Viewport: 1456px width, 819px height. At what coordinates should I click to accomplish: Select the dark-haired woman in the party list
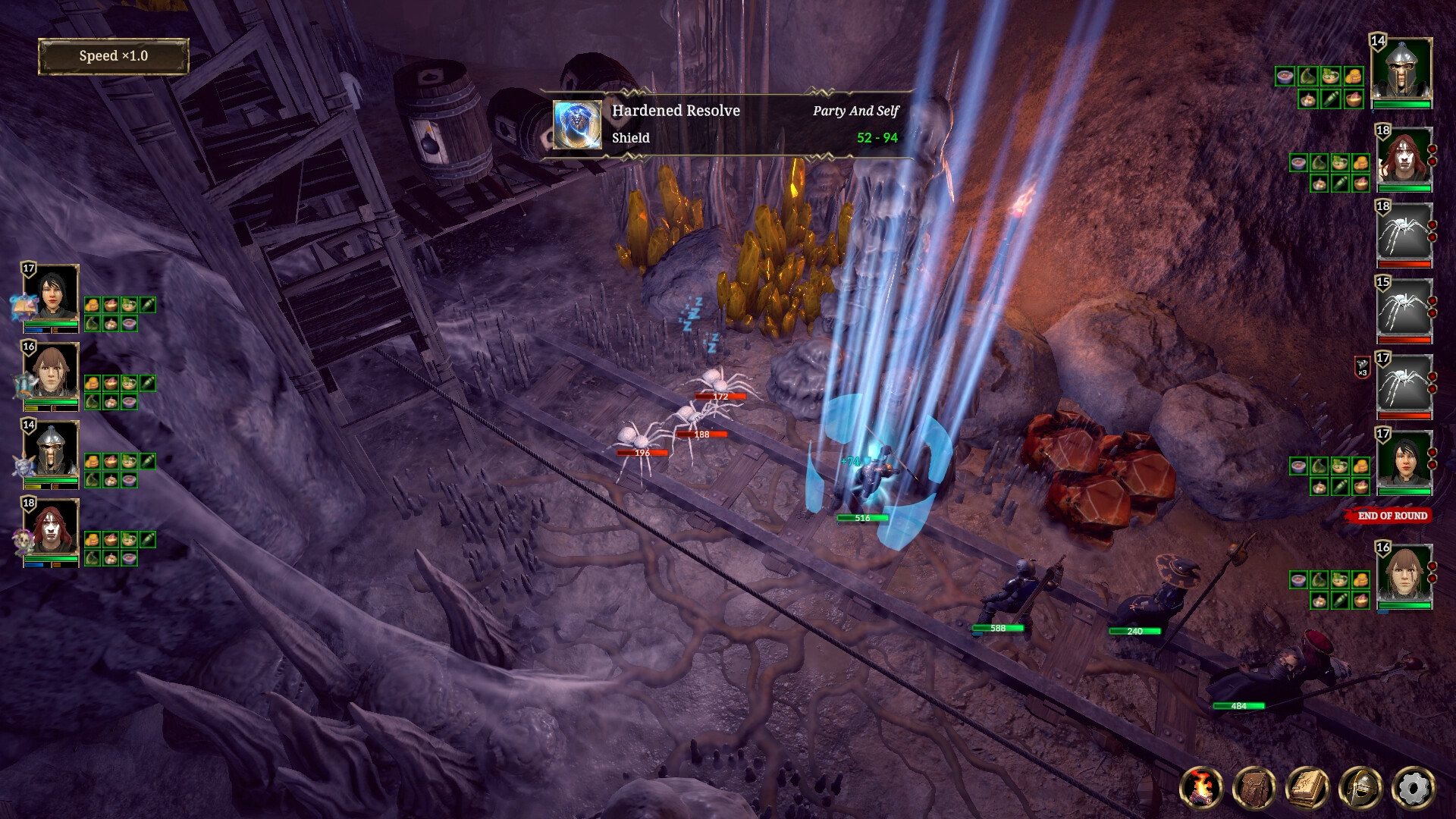point(52,293)
